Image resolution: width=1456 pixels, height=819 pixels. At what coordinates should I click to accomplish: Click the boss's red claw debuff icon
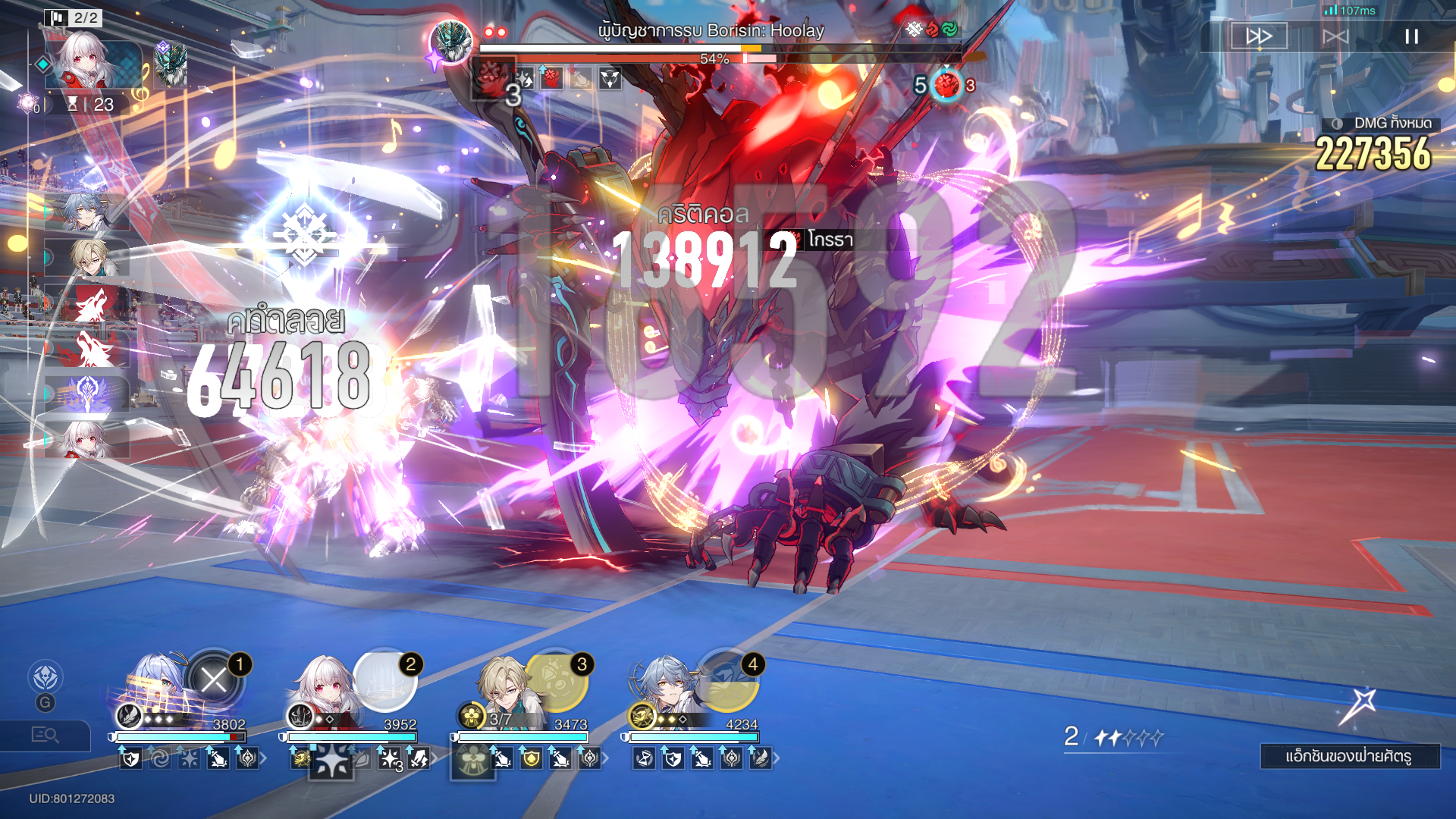[551, 78]
